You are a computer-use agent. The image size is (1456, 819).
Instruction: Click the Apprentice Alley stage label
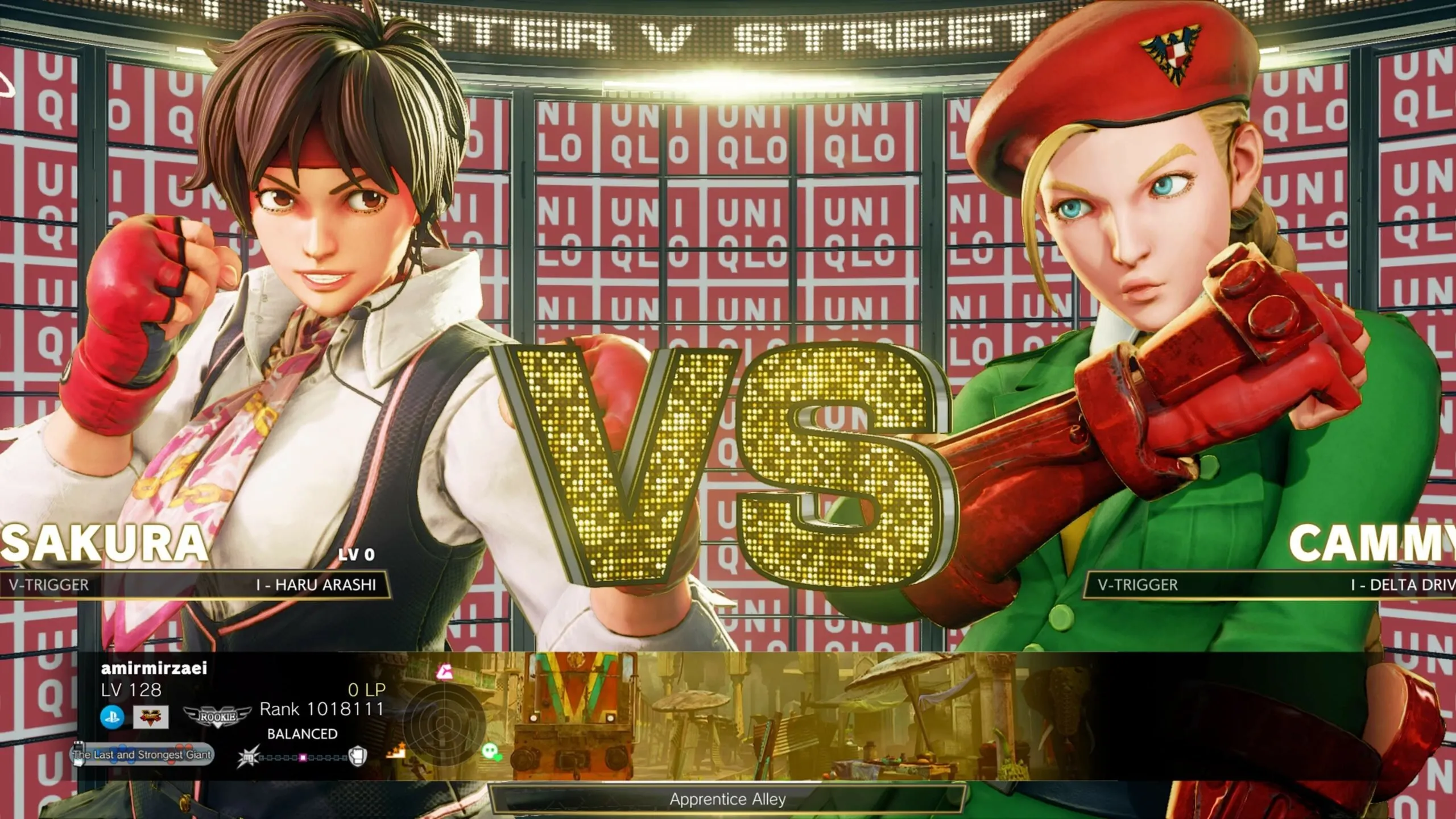click(x=728, y=800)
